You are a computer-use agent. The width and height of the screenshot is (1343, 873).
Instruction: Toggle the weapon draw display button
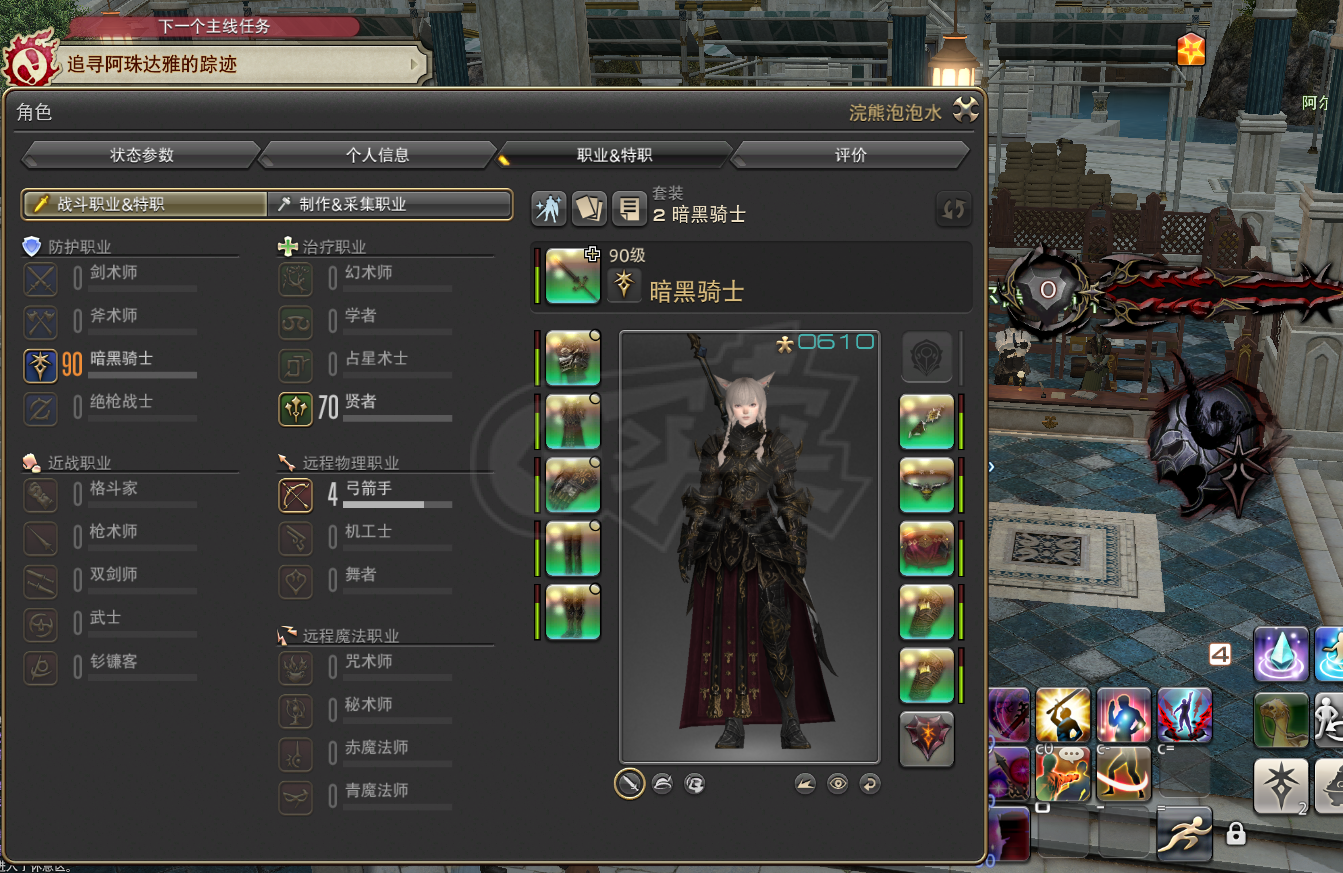(x=629, y=784)
